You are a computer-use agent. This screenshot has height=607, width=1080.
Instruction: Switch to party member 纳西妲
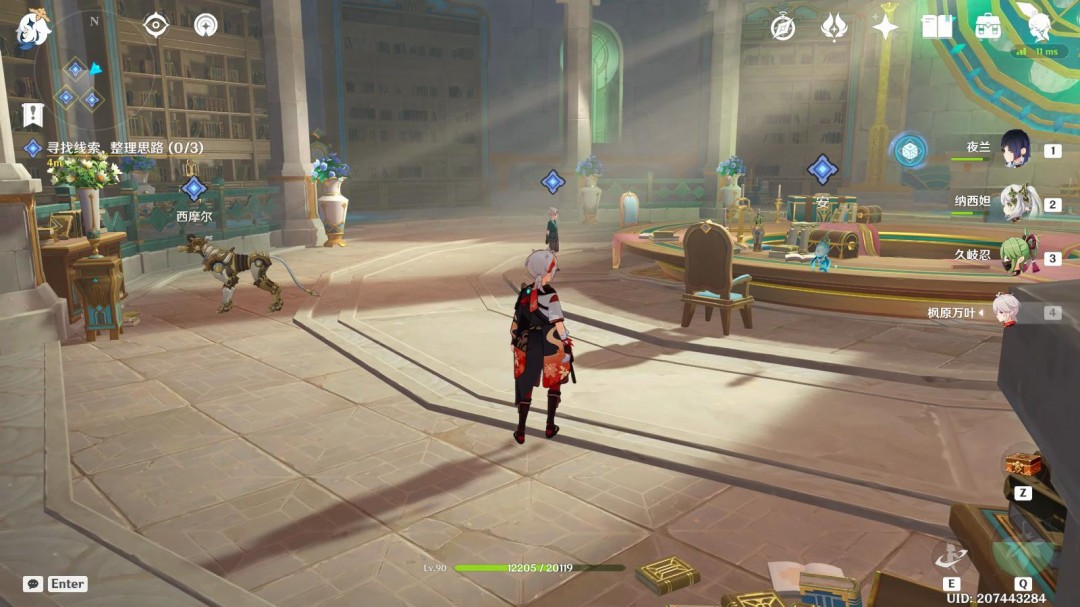click(x=1018, y=204)
